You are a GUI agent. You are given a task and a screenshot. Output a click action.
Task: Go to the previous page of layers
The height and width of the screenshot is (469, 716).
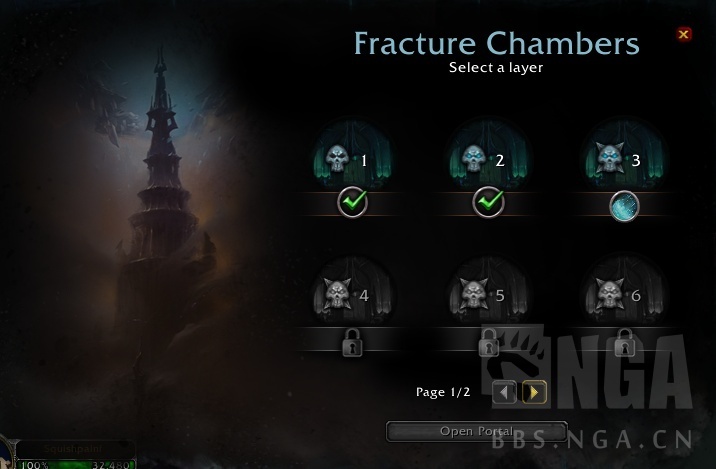pos(505,392)
